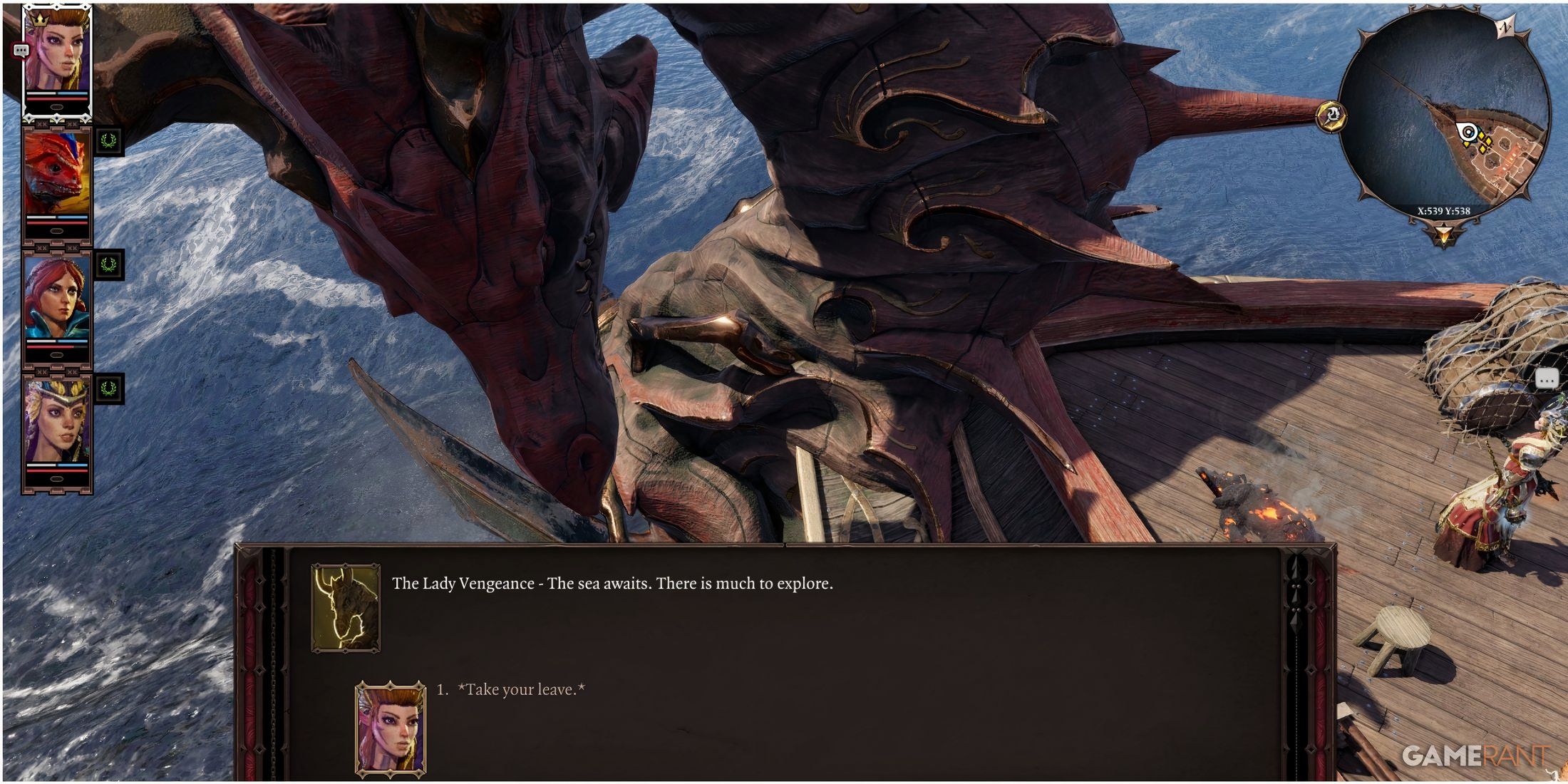Click the laurel wreath beside the golden-headdress elf
This screenshot has height=784, width=1568.
[x=108, y=388]
